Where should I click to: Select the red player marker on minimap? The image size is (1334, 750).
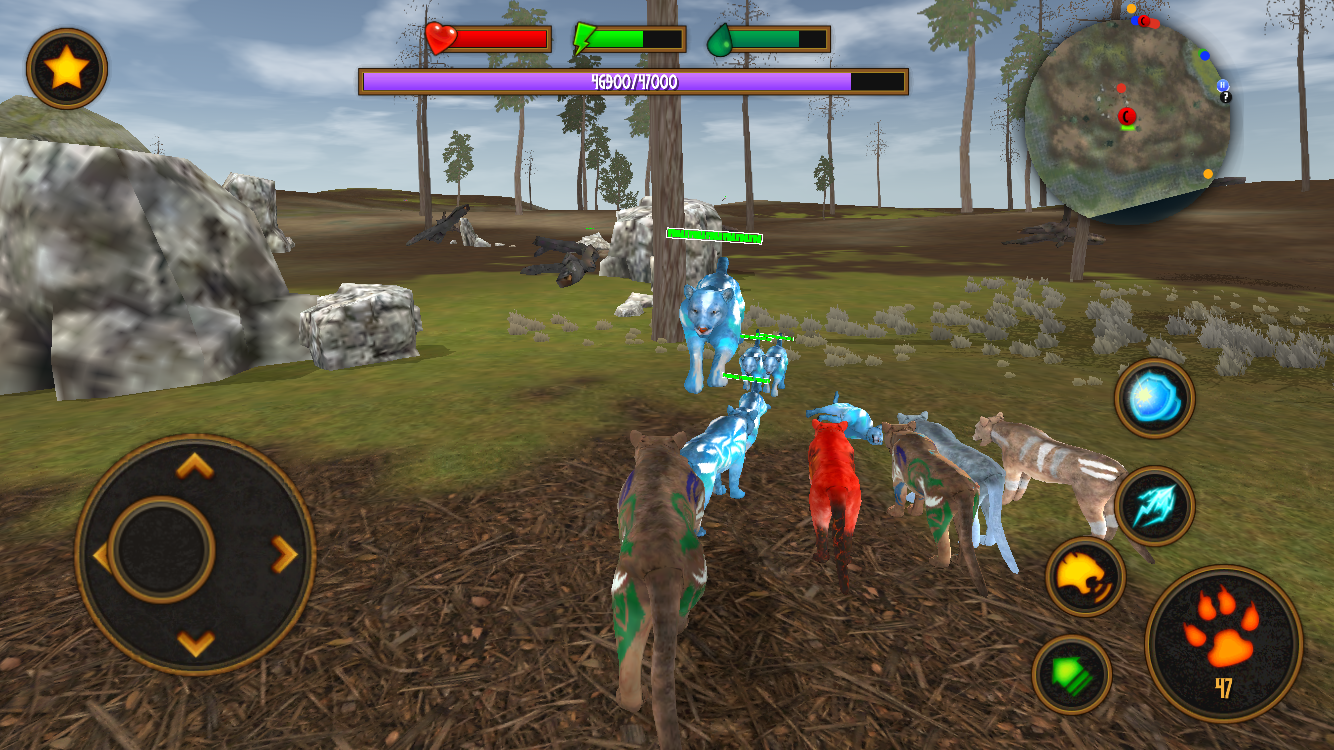click(1127, 116)
